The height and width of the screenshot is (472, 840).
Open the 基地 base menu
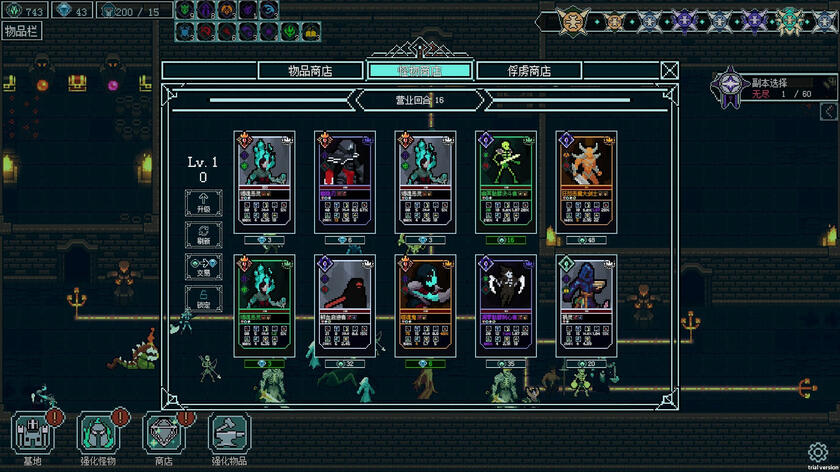point(33,435)
